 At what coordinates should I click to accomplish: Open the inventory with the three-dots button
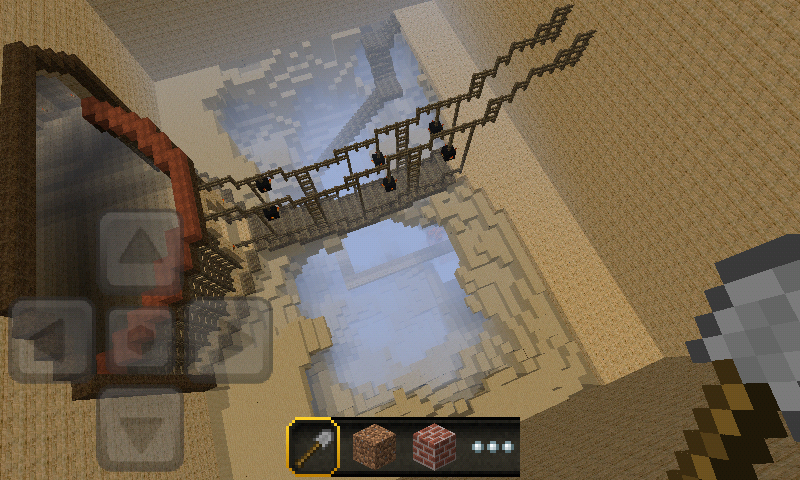tap(492, 446)
